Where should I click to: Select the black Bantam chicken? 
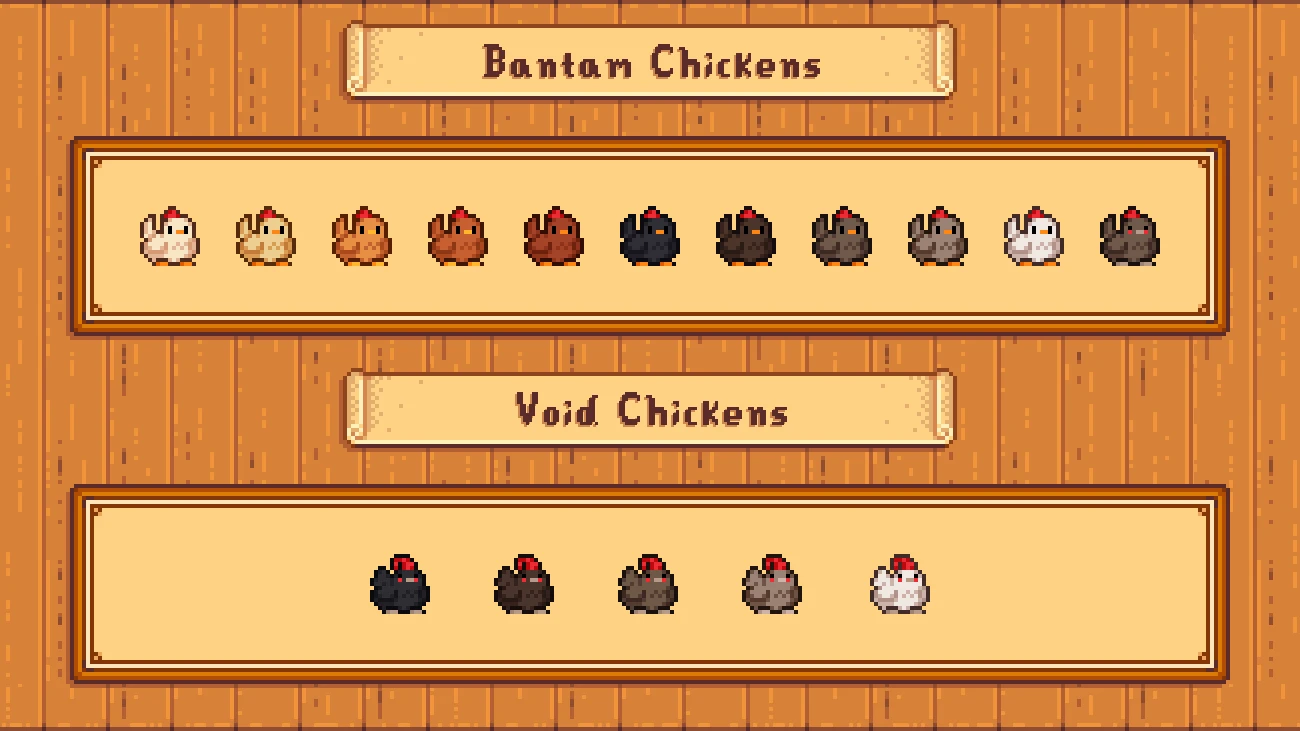coord(649,237)
